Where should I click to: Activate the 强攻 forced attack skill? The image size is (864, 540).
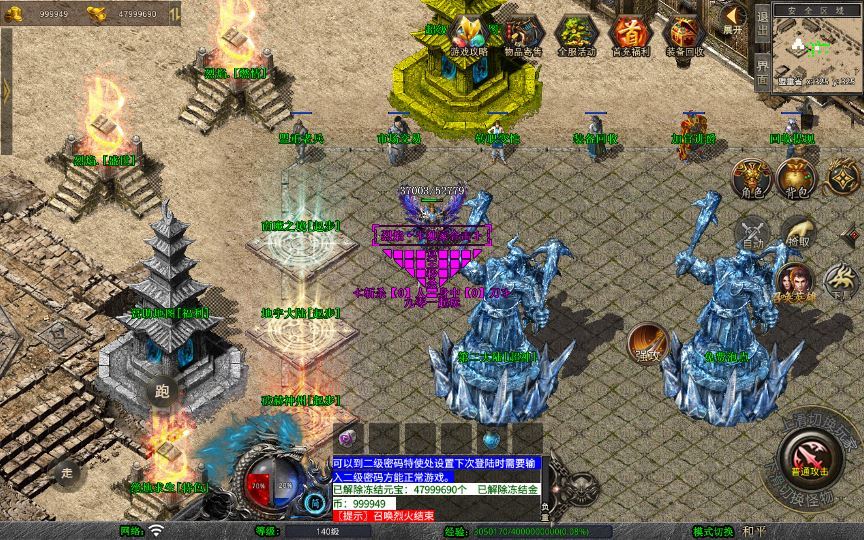coord(647,343)
